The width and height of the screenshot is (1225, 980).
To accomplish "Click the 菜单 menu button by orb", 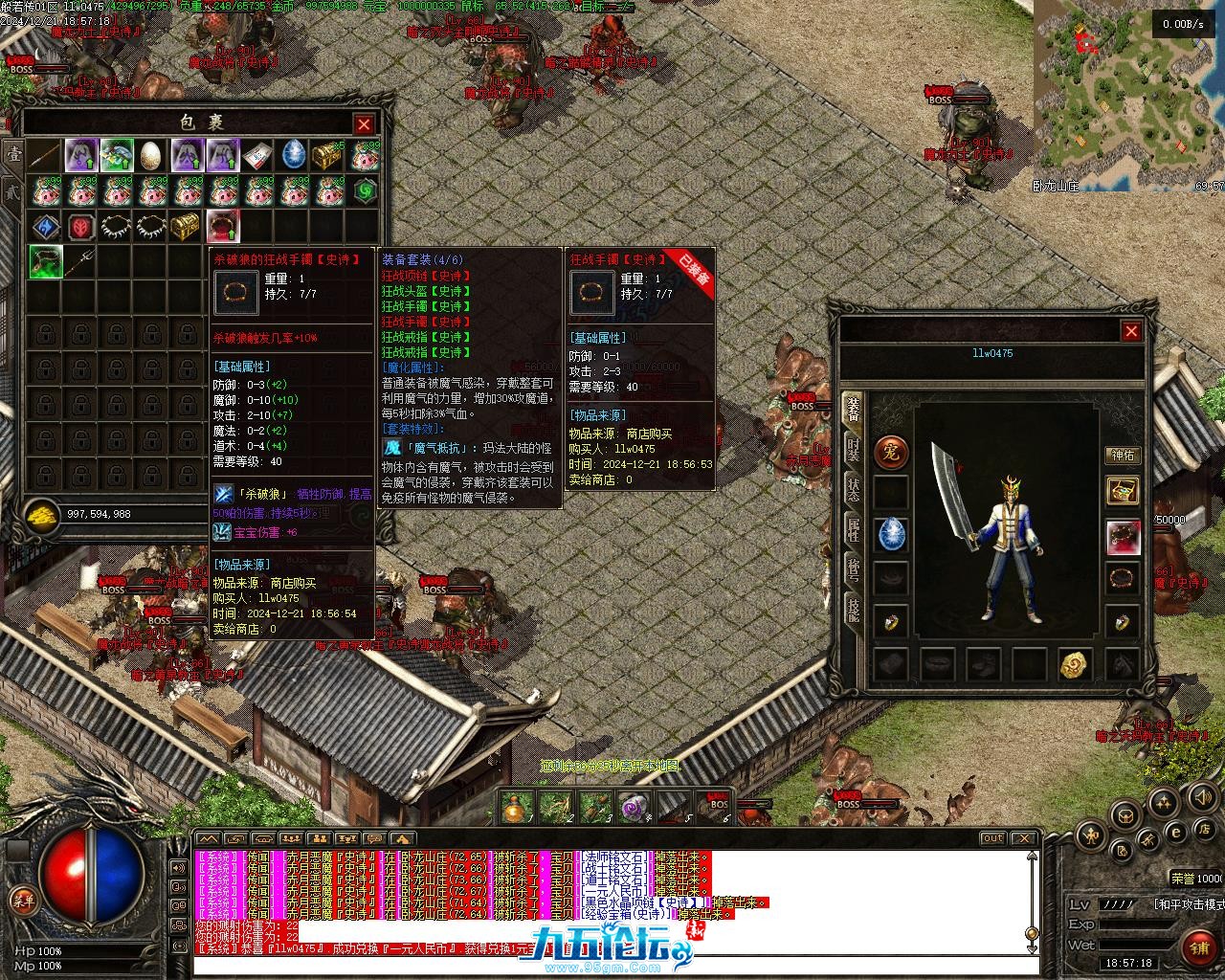I will click(23, 900).
